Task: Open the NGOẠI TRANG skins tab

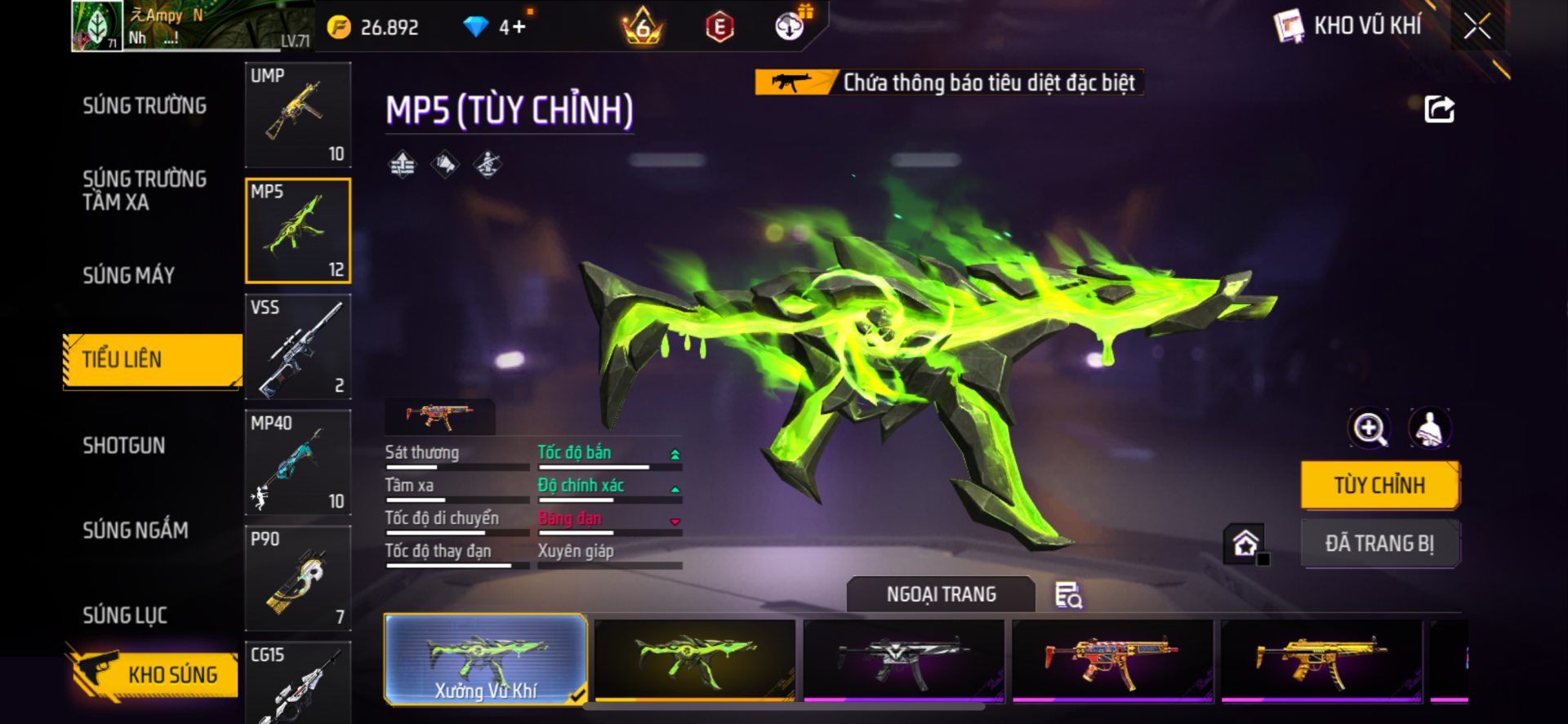Action: [x=941, y=595]
